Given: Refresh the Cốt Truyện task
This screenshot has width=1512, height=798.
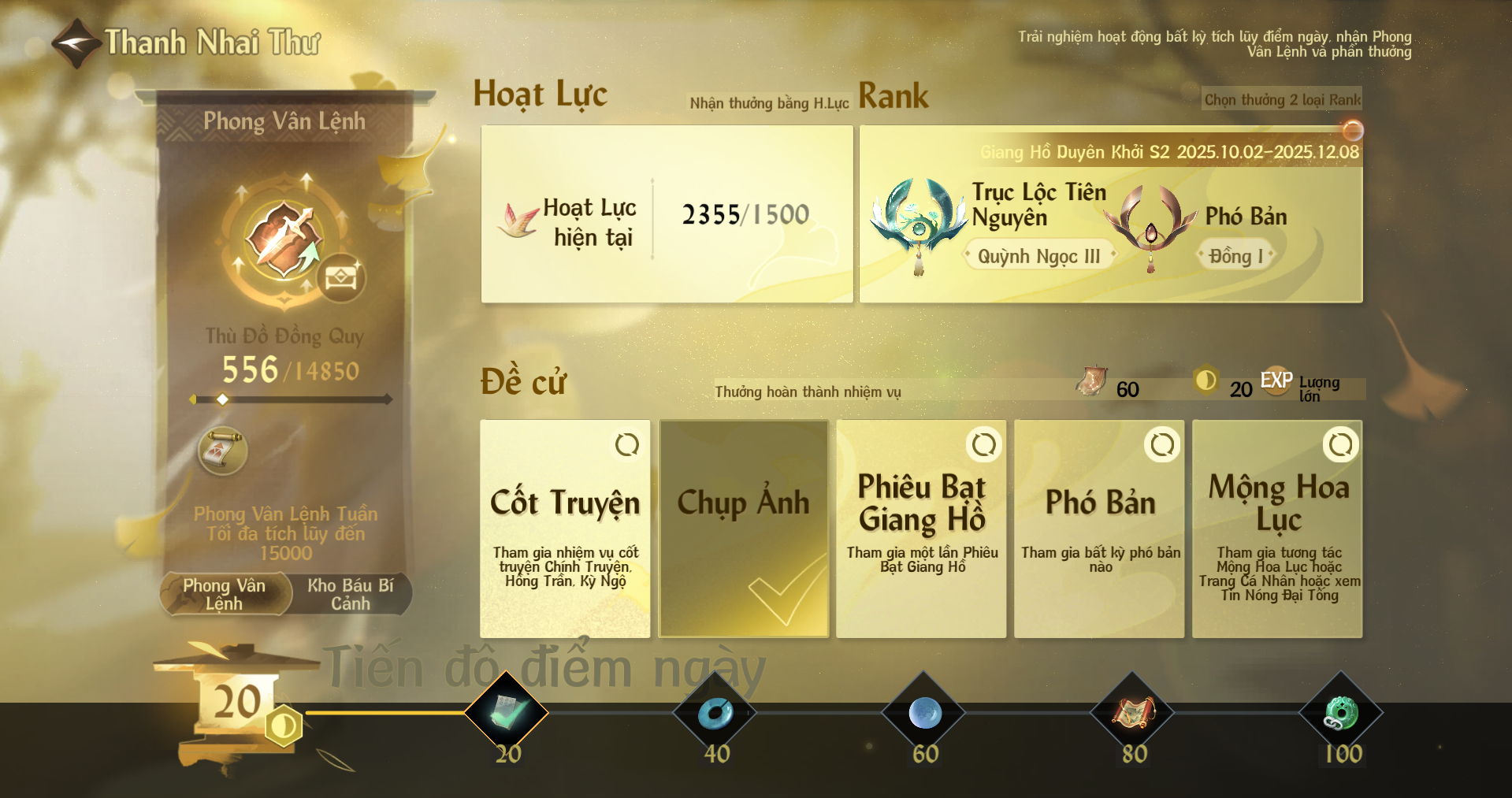Looking at the screenshot, I should point(627,445).
